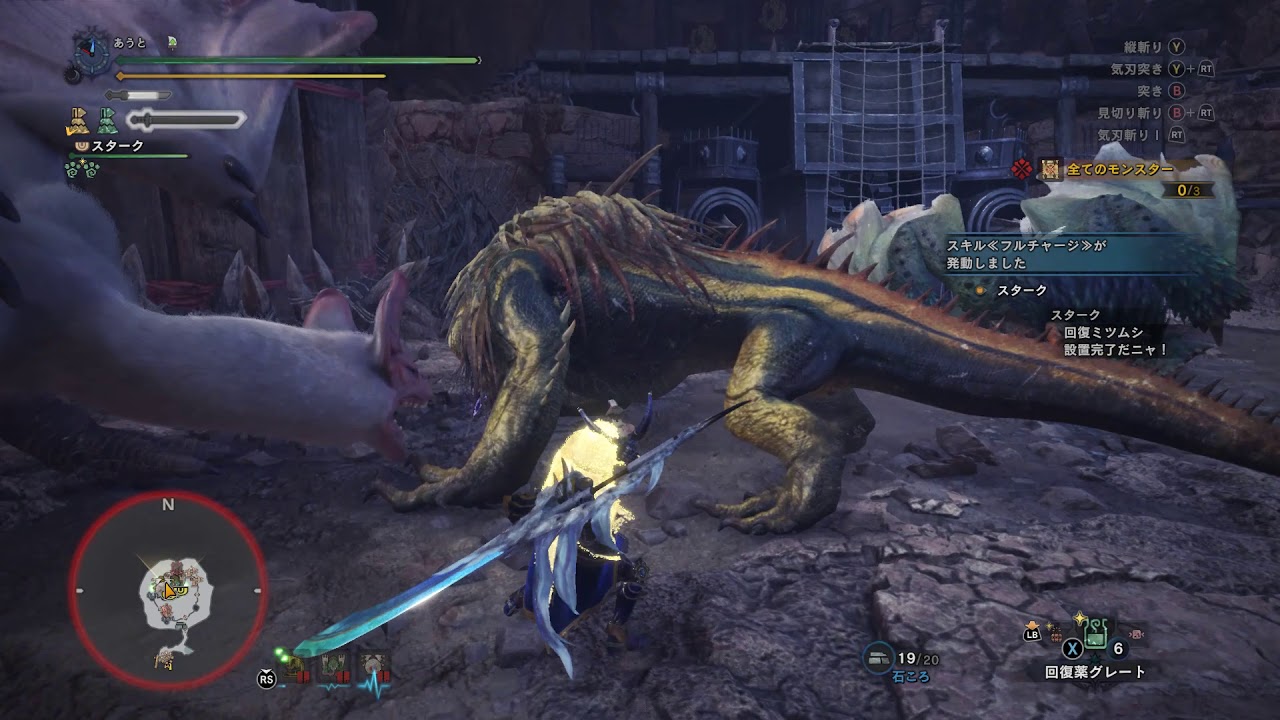Click the Palico name スターク in party status
The width and height of the screenshot is (1280, 720).
(x=117, y=146)
